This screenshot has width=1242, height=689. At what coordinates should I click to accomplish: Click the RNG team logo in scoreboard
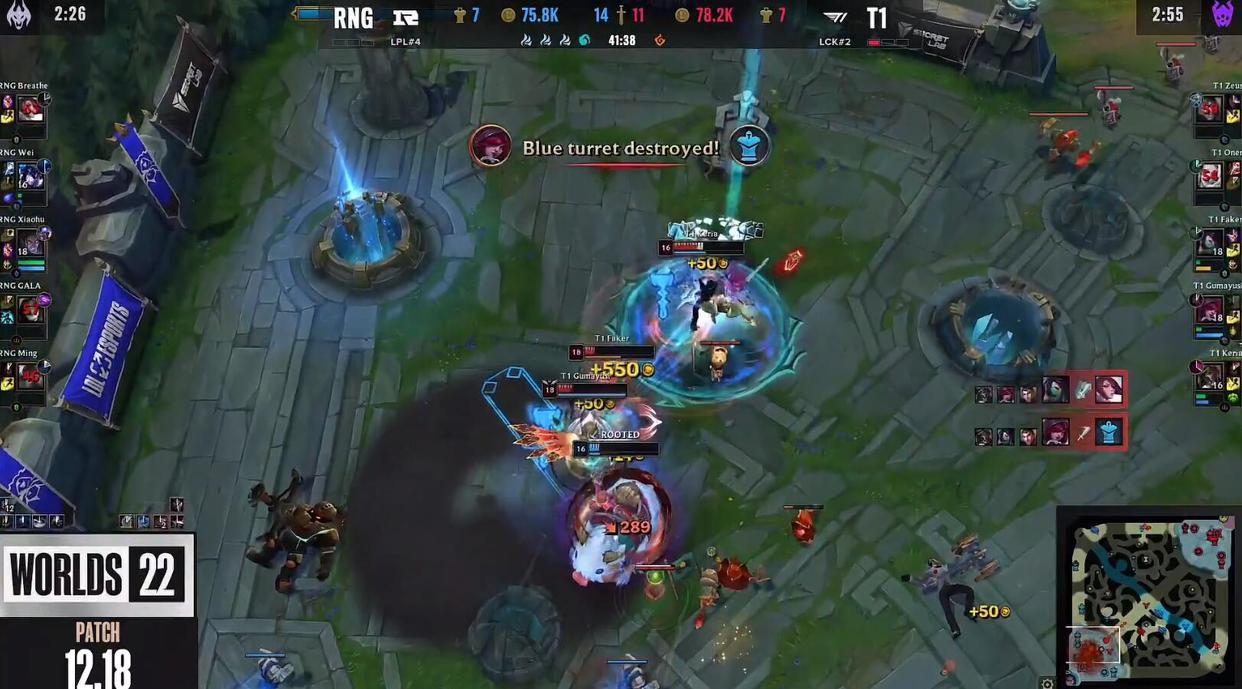[x=405, y=17]
